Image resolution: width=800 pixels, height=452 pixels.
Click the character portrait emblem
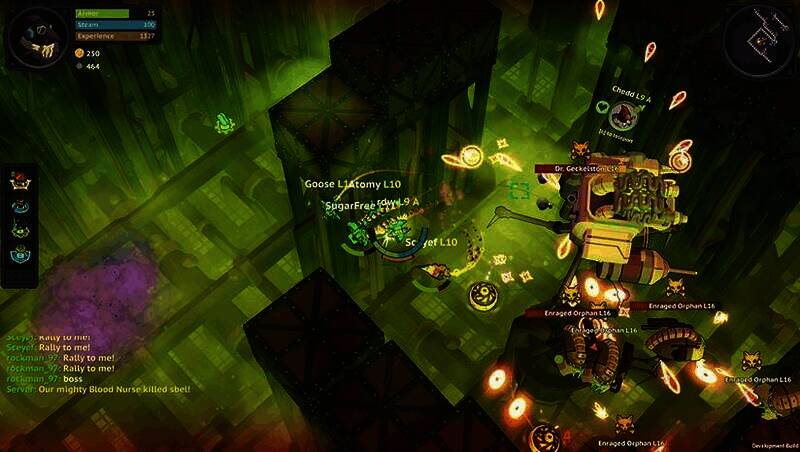point(38,36)
